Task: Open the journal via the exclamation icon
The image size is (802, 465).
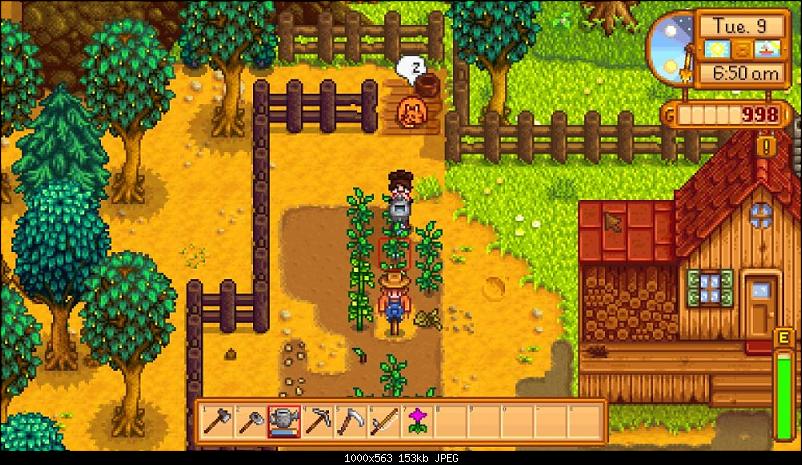Action: tap(765, 146)
